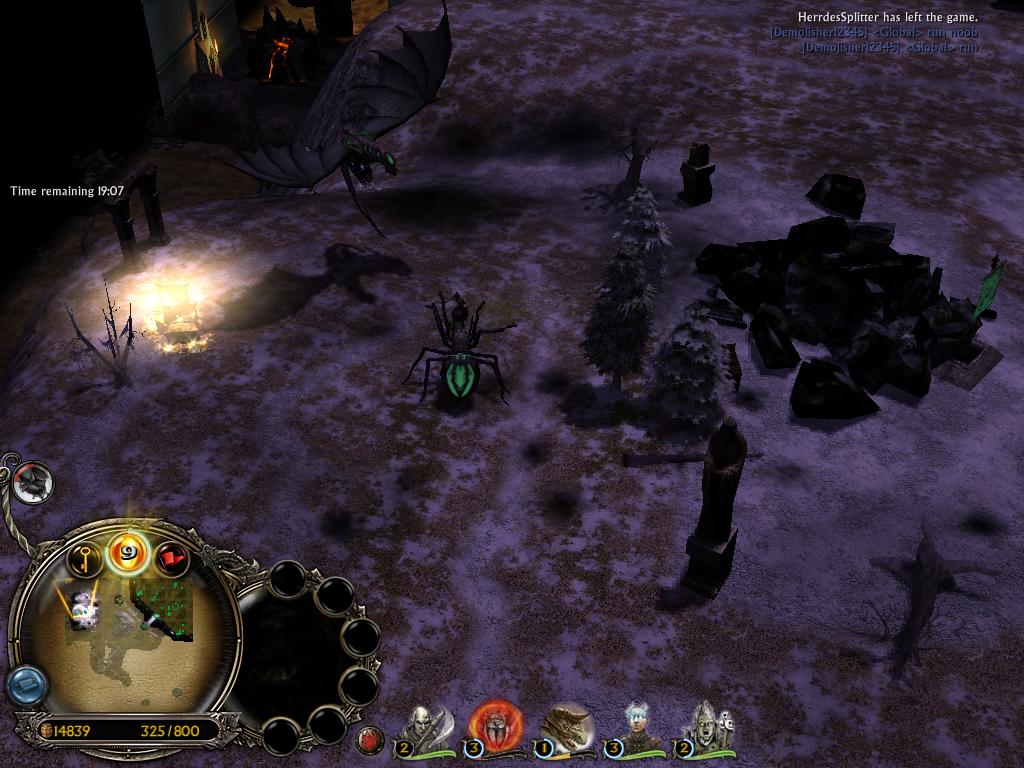Click the winged creature icon above the minimap
1024x768 pixels.
click(x=34, y=483)
